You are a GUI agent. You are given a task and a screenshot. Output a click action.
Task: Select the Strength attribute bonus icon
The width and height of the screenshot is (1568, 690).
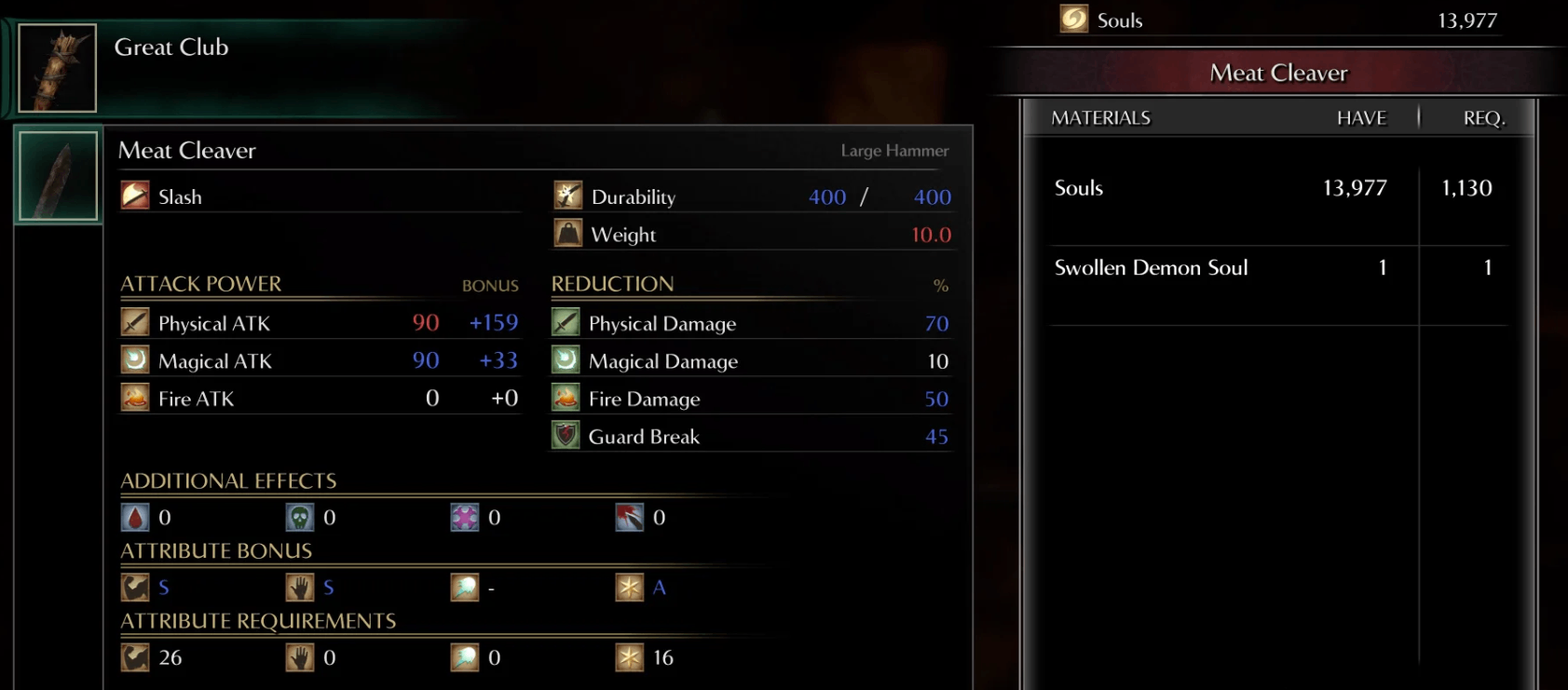pos(134,587)
